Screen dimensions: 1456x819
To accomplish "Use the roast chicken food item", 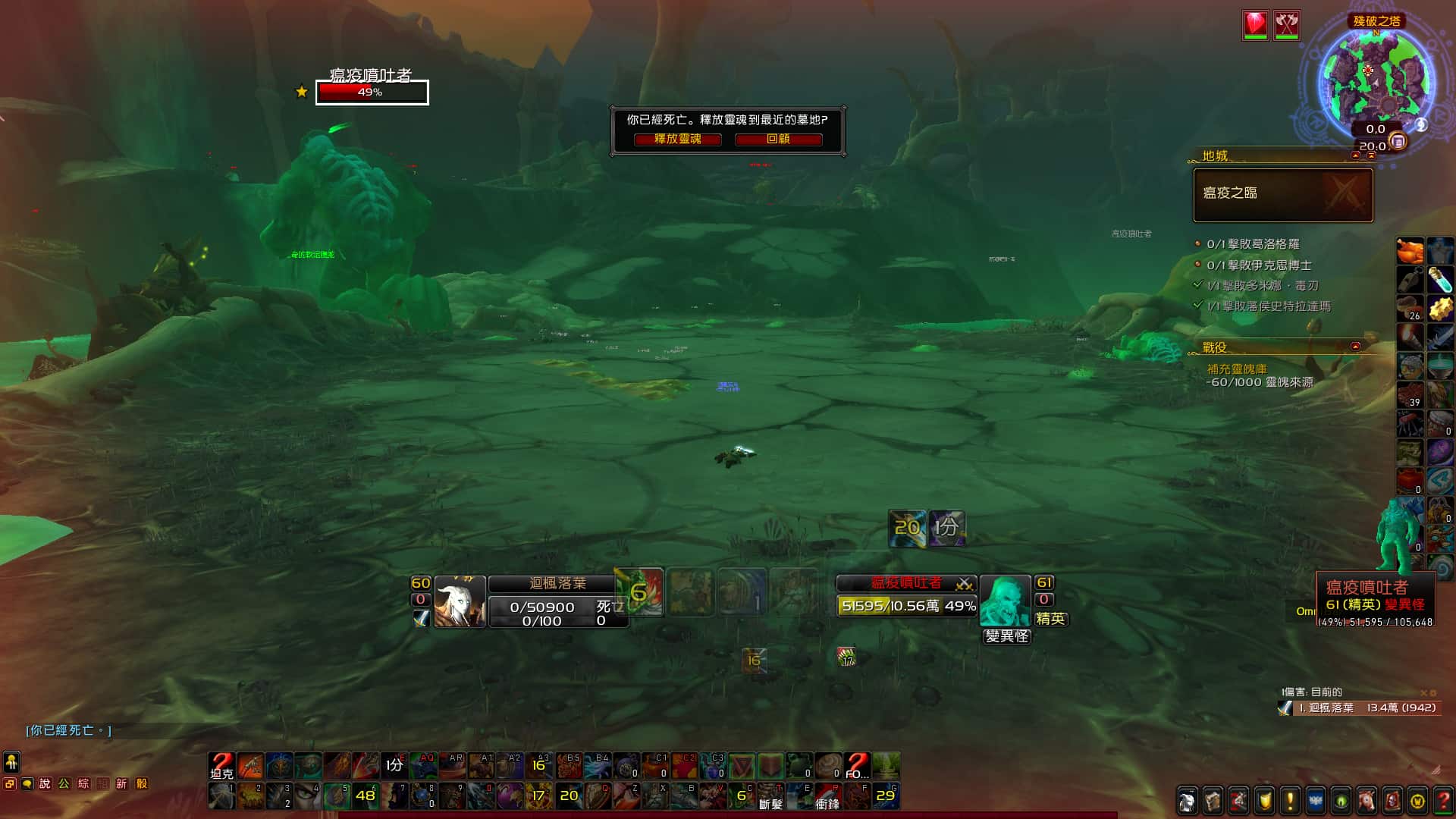I will click(x=1410, y=250).
